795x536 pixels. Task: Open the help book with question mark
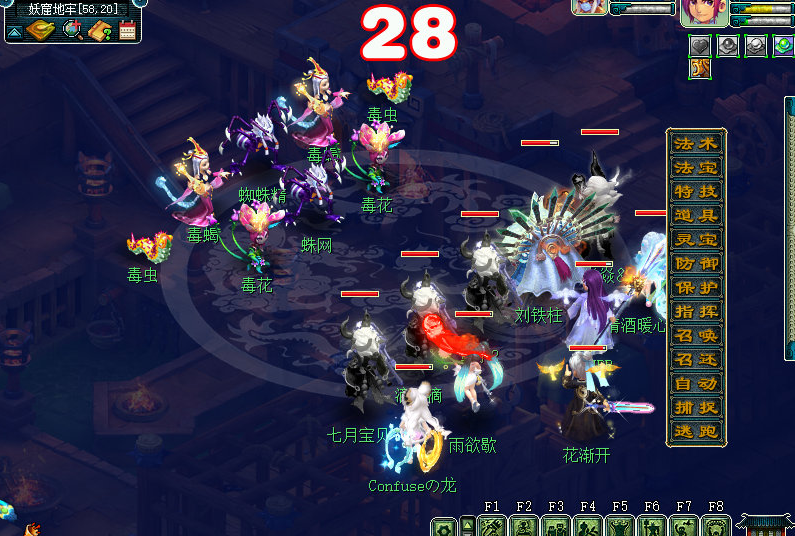pos(99,30)
